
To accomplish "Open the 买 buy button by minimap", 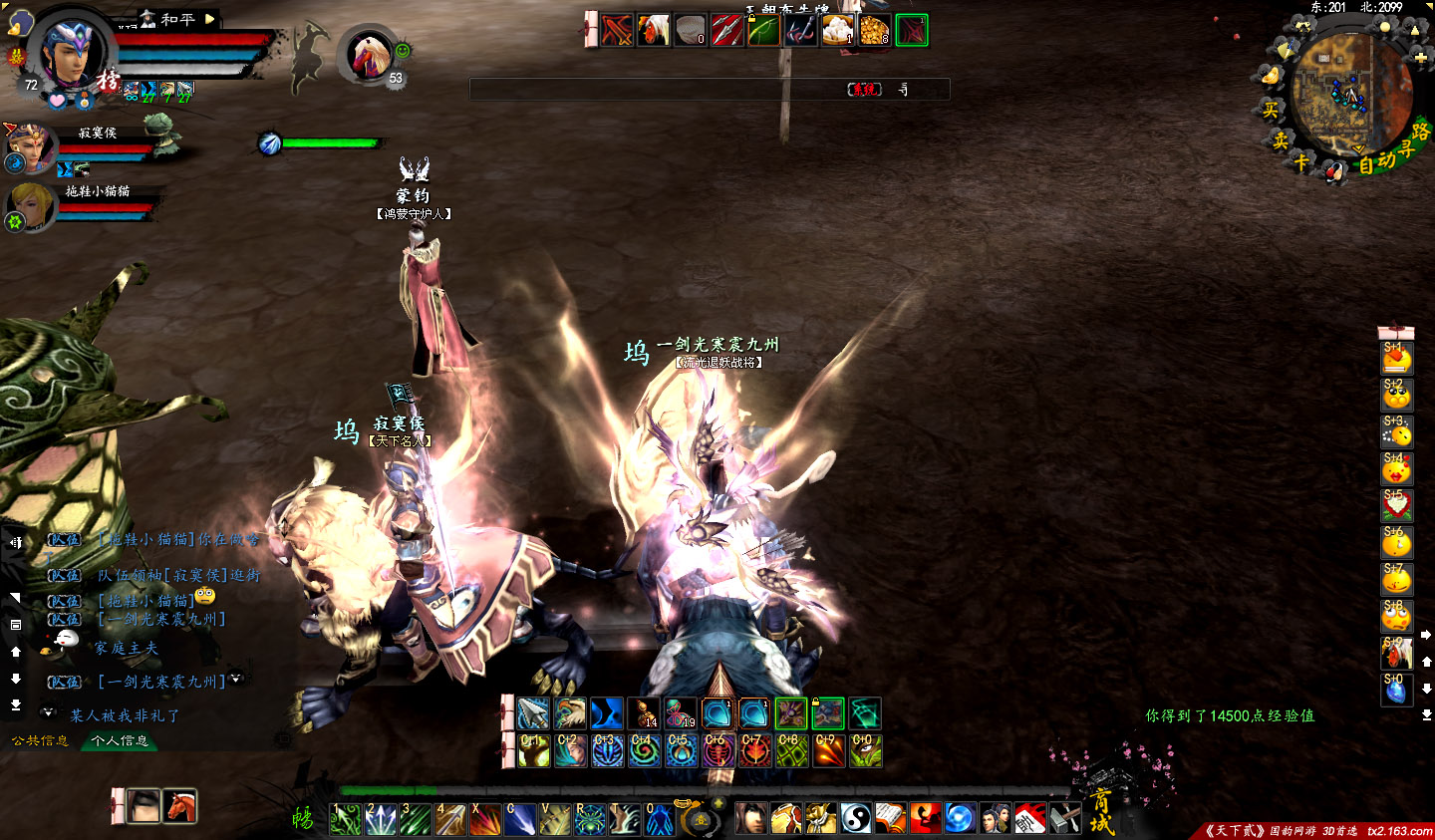I will (x=1270, y=111).
